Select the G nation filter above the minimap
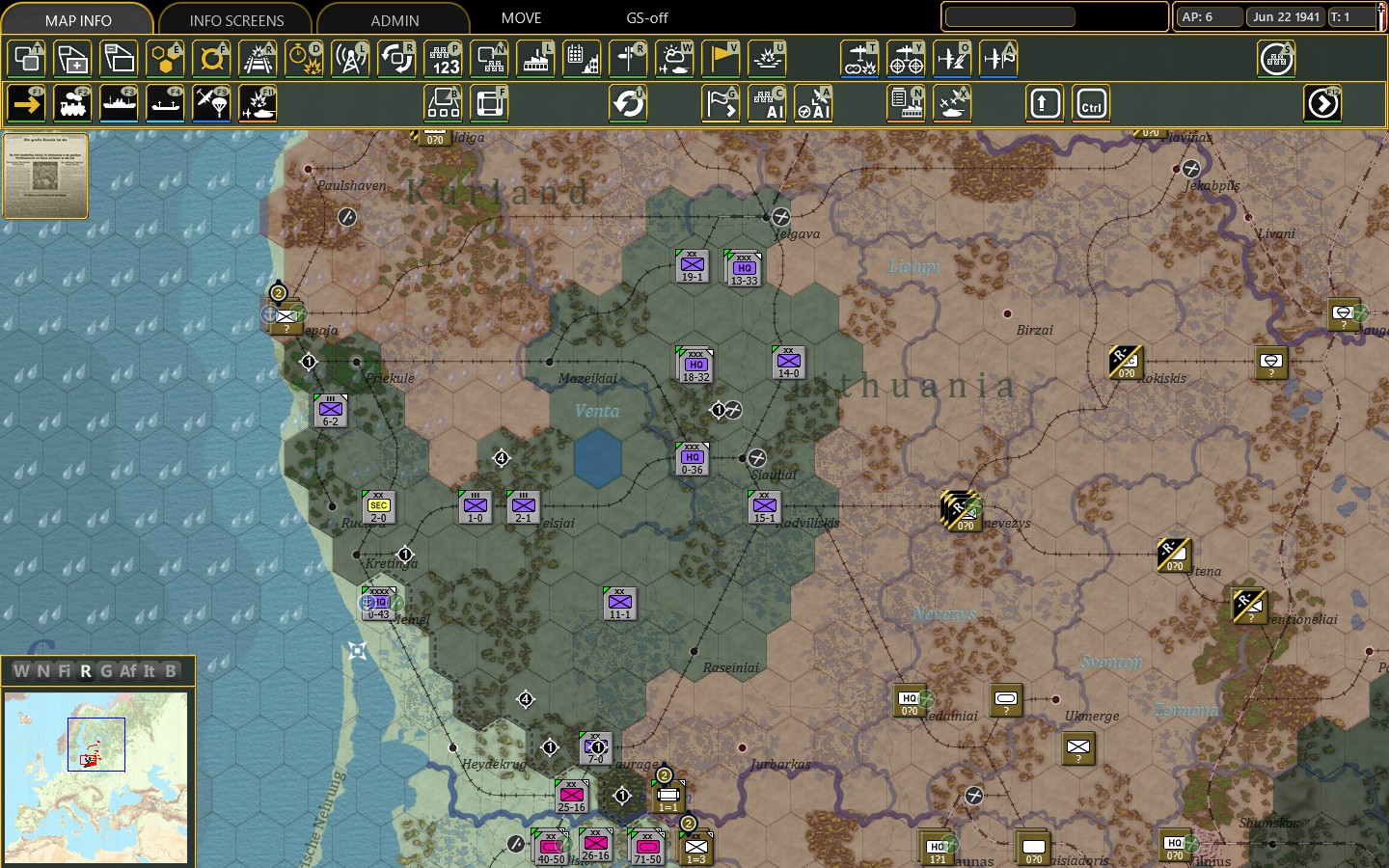Viewport: 1389px width, 868px height. (x=106, y=671)
